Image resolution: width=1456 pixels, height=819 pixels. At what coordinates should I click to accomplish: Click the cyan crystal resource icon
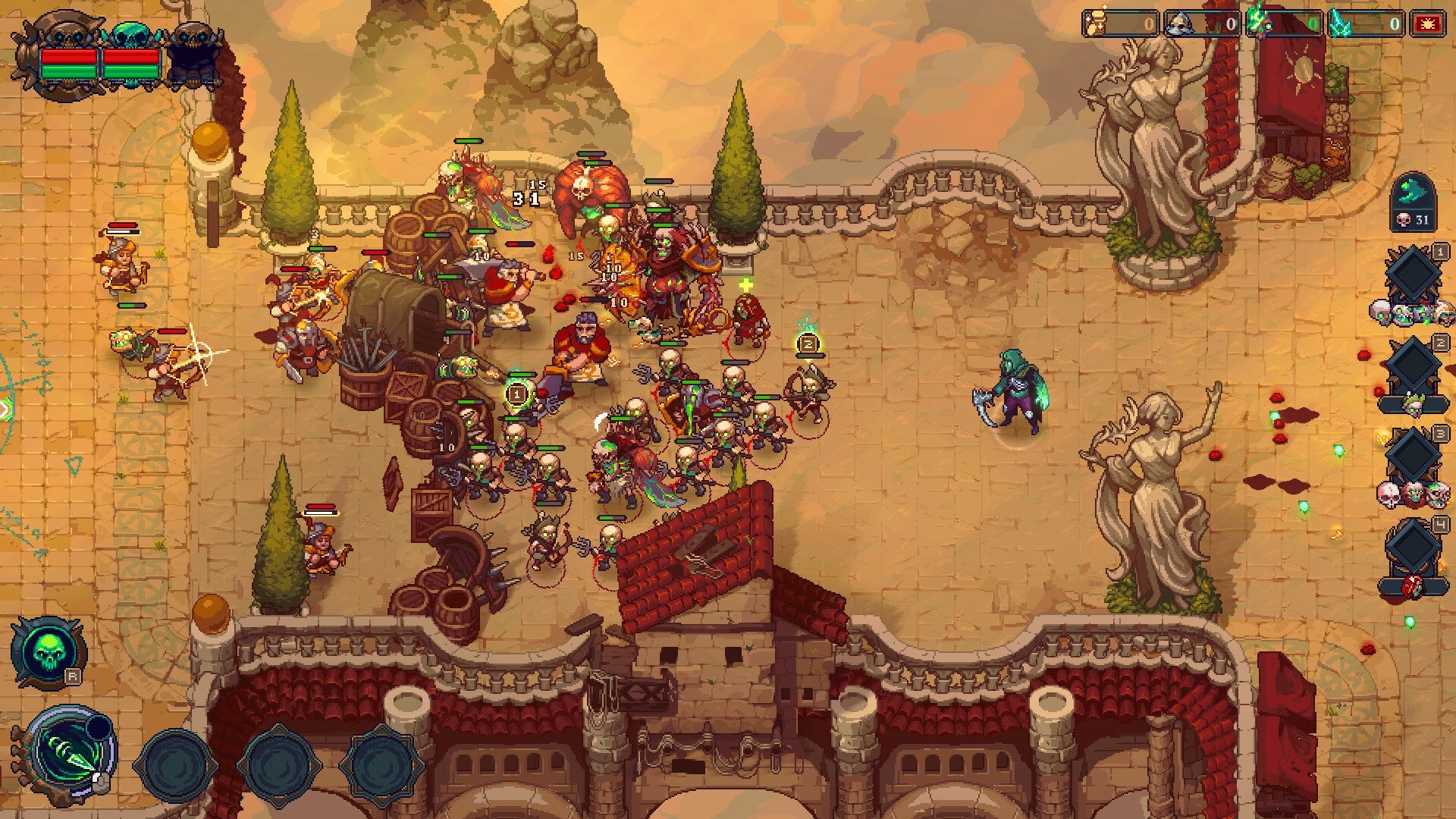[1339, 23]
